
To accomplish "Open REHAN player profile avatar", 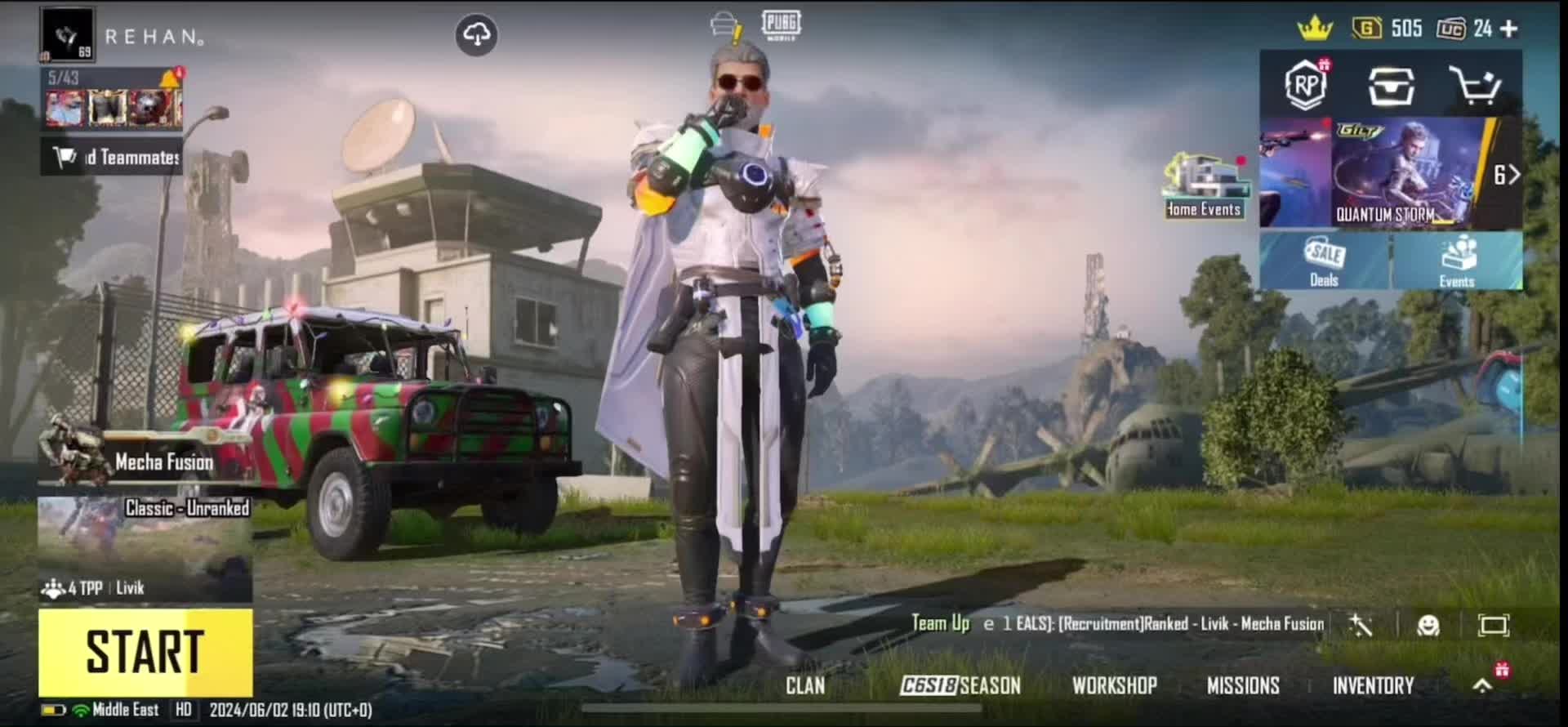I will point(67,36).
